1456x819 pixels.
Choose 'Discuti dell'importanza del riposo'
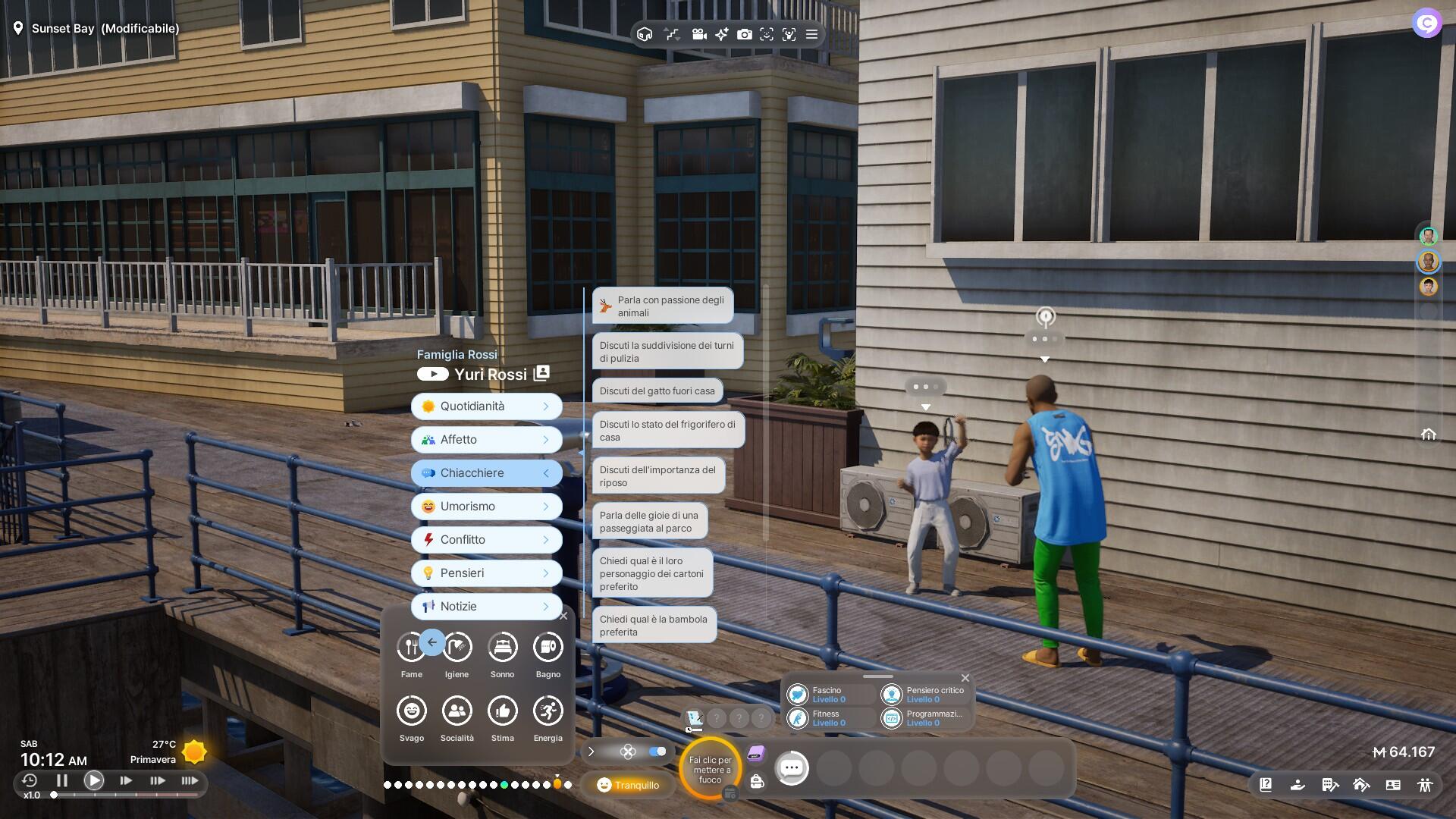657,476
